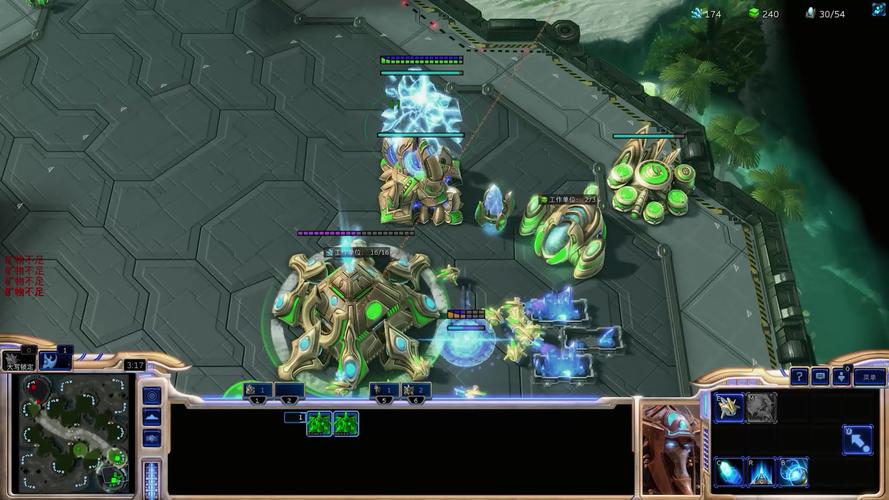Viewport: 889px width, 500px height.
Task: Click the minimap ping signal button
Action: [x=152, y=396]
